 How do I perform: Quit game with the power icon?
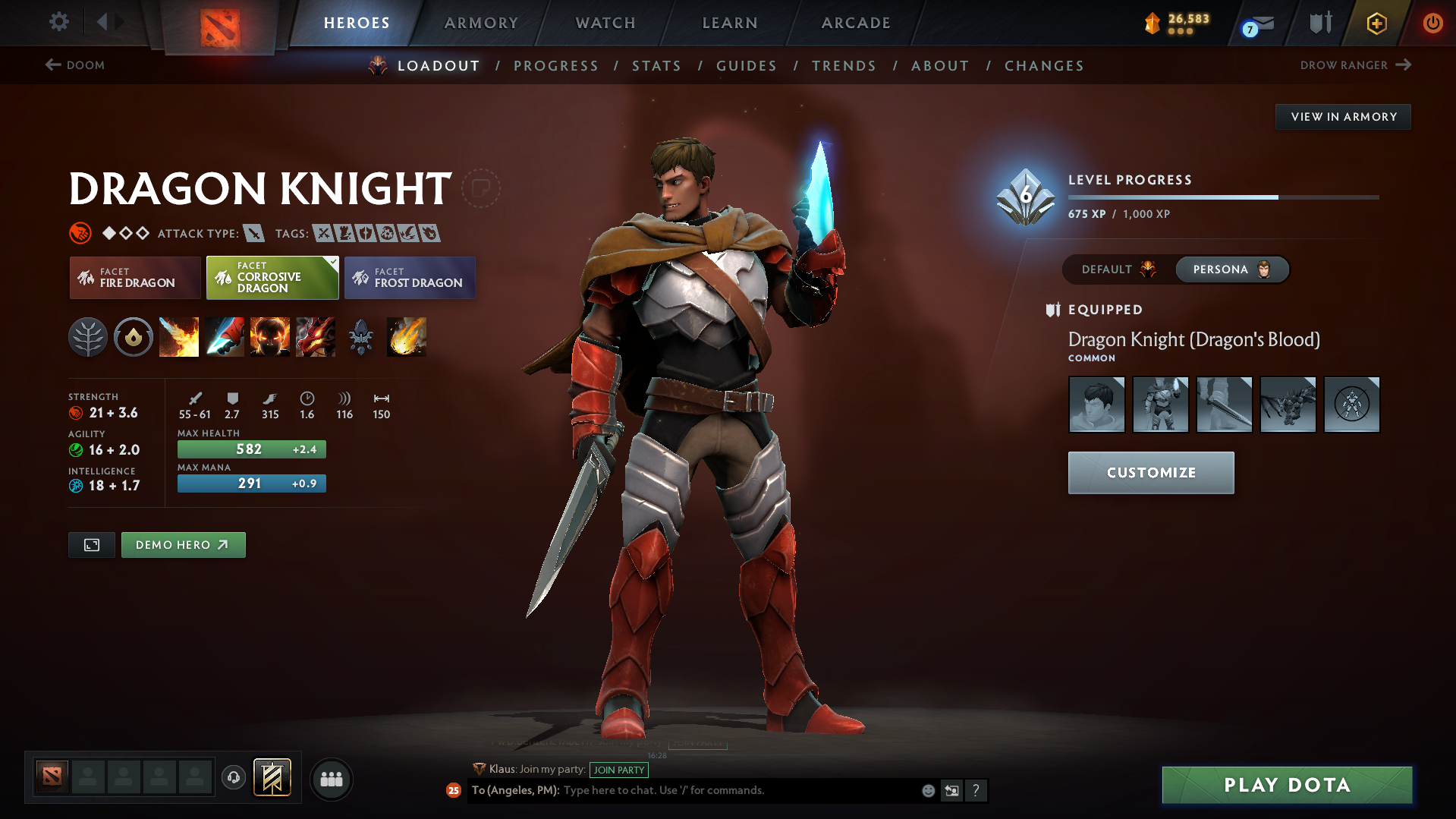click(1432, 23)
